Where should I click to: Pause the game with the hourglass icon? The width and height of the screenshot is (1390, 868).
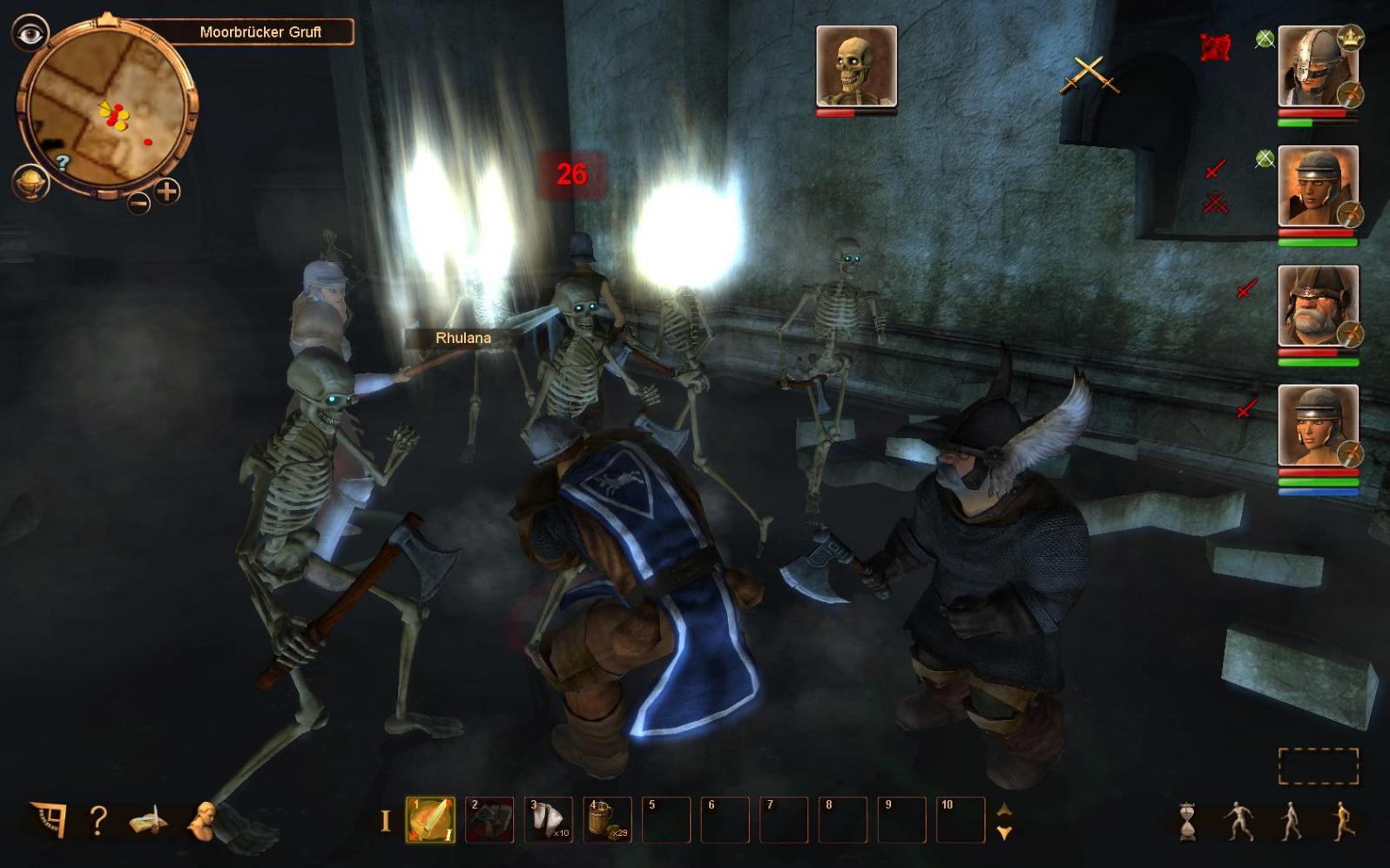[x=1188, y=821]
